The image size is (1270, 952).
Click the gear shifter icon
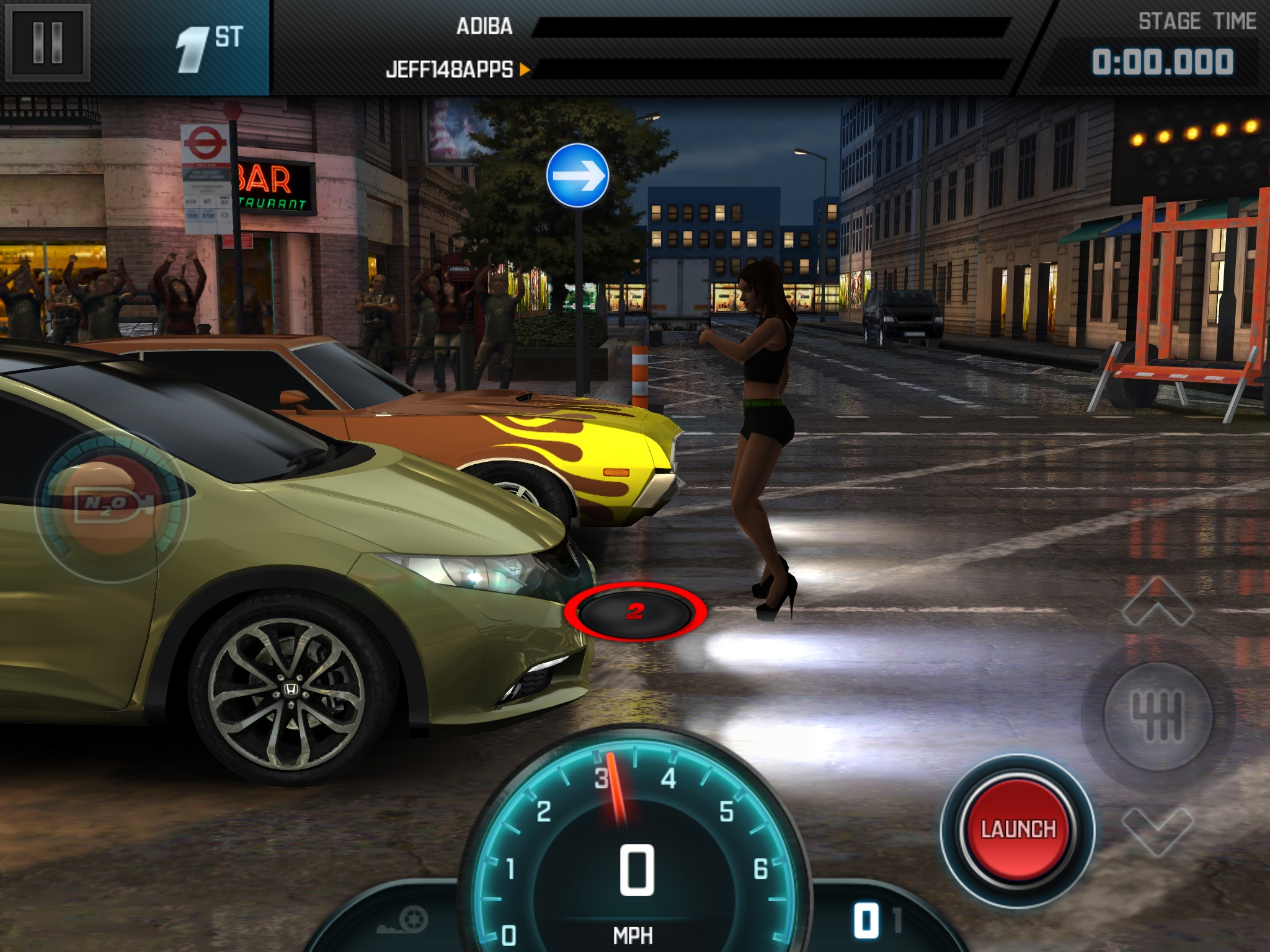point(1157,716)
